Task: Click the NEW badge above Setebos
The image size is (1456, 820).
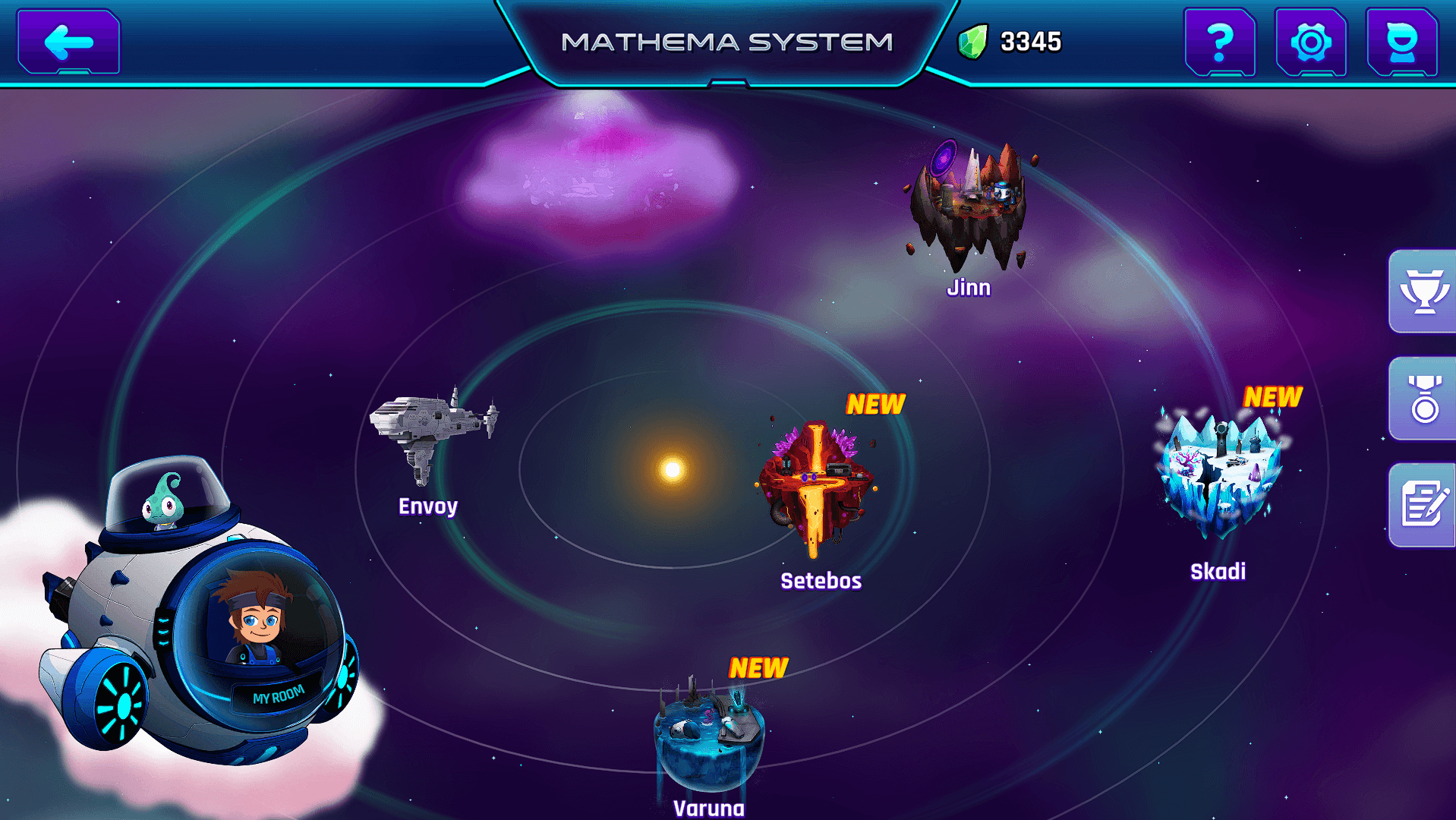Action: click(877, 402)
